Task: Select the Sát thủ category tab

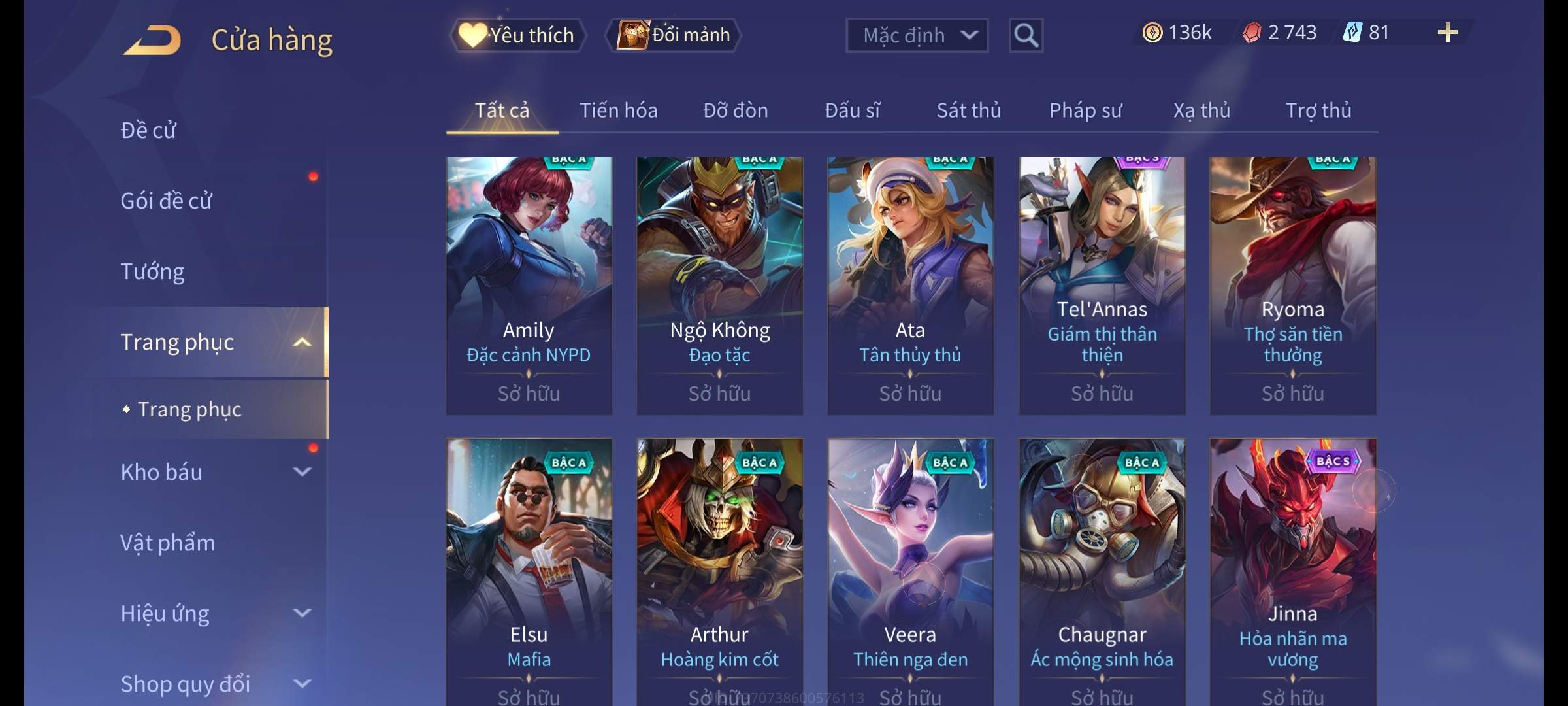Action: 968,110
